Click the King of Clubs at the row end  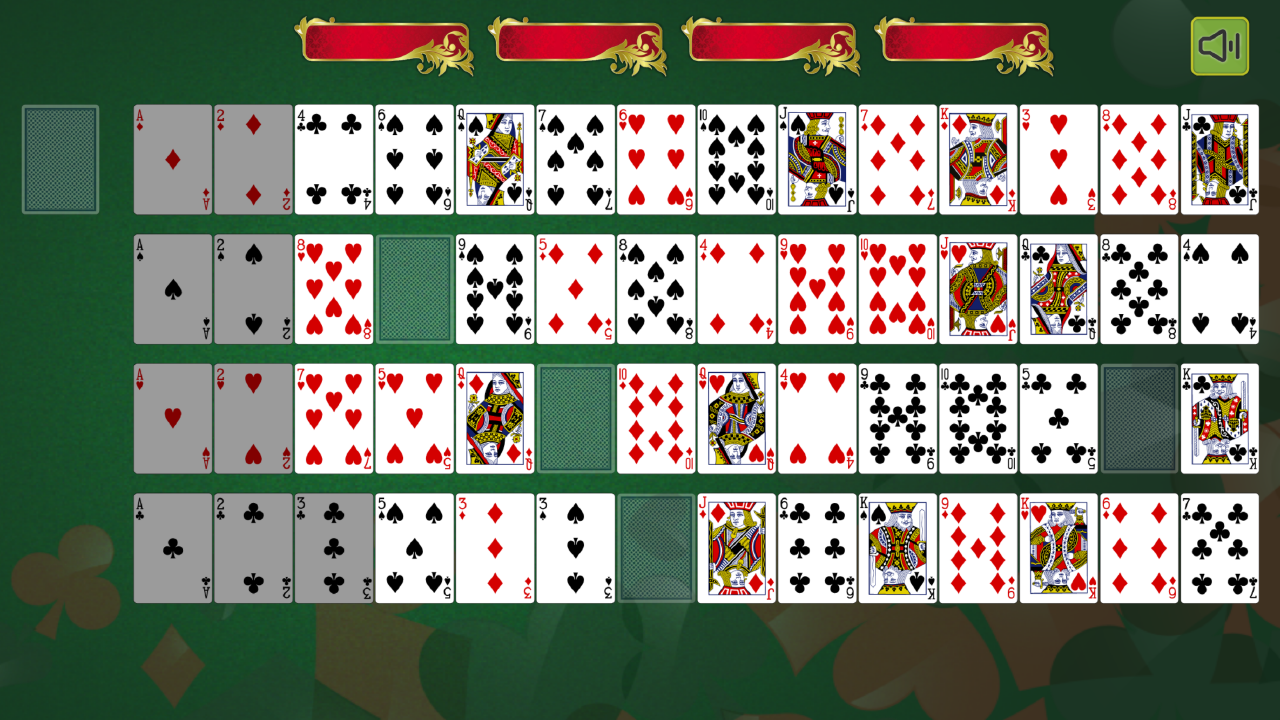click(1218, 418)
